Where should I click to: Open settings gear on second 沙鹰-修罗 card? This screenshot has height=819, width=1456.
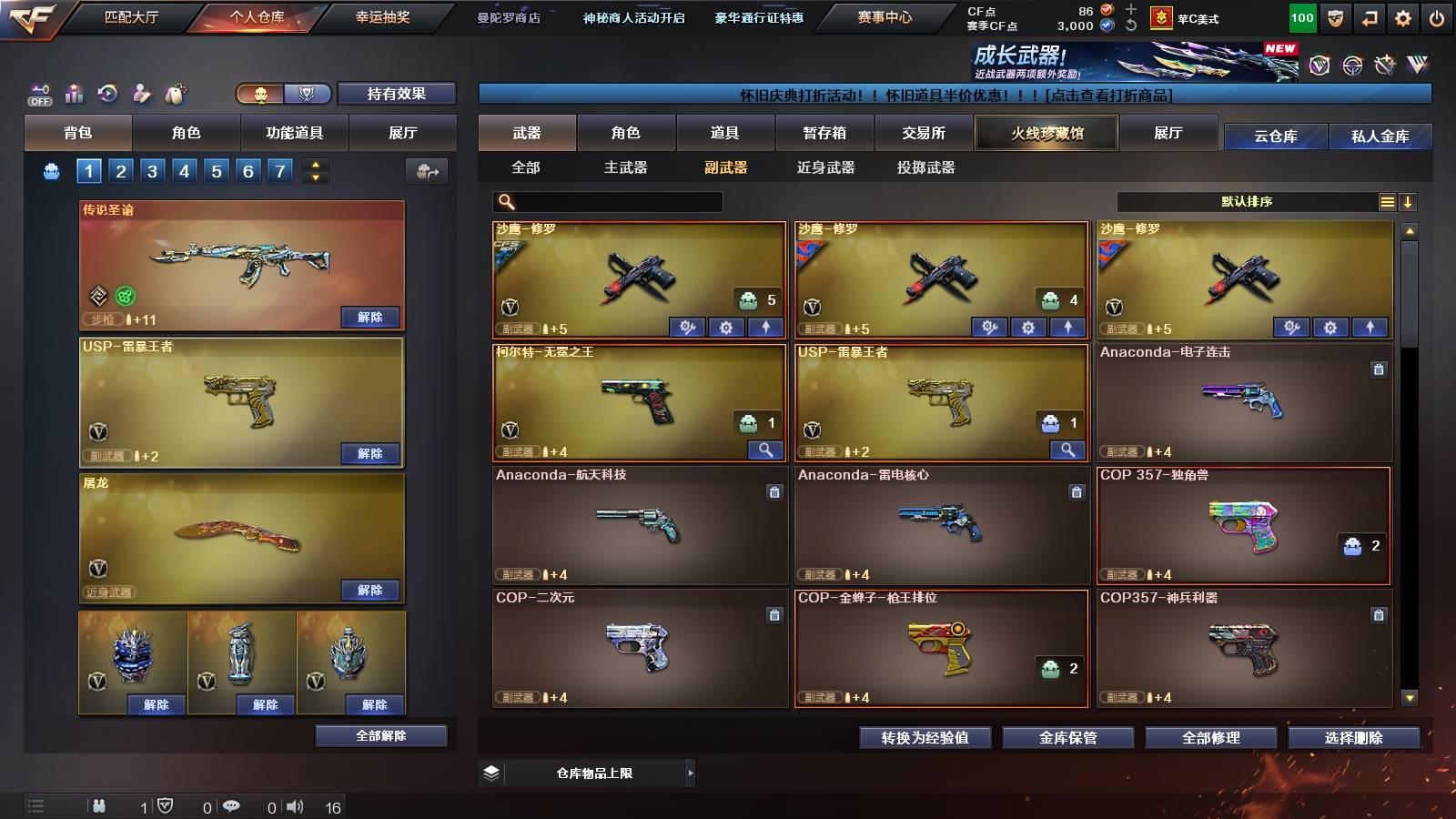pos(1029,326)
